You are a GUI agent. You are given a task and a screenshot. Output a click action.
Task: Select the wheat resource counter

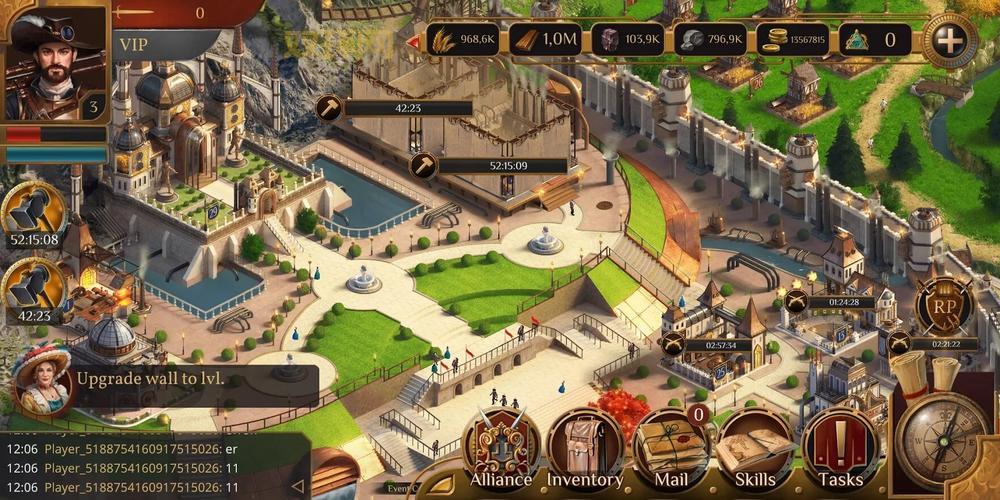tap(463, 40)
